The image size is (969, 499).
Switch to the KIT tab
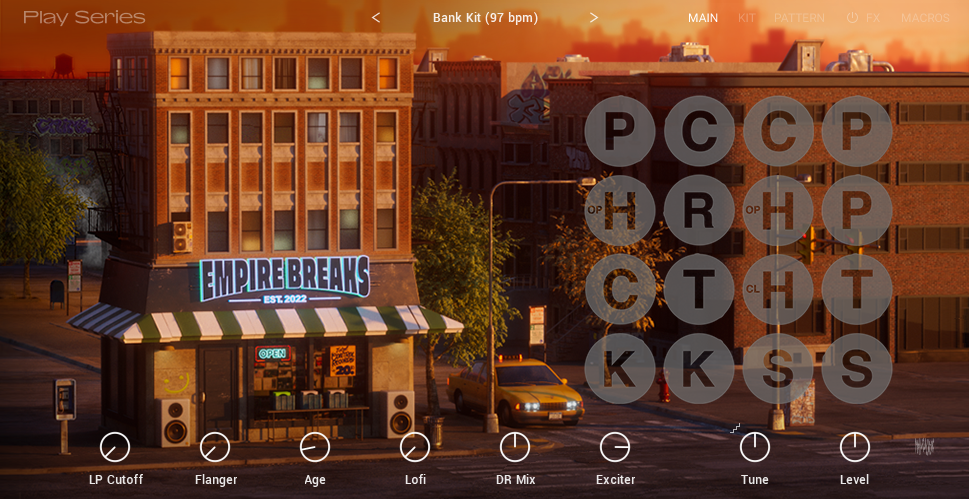tap(746, 18)
